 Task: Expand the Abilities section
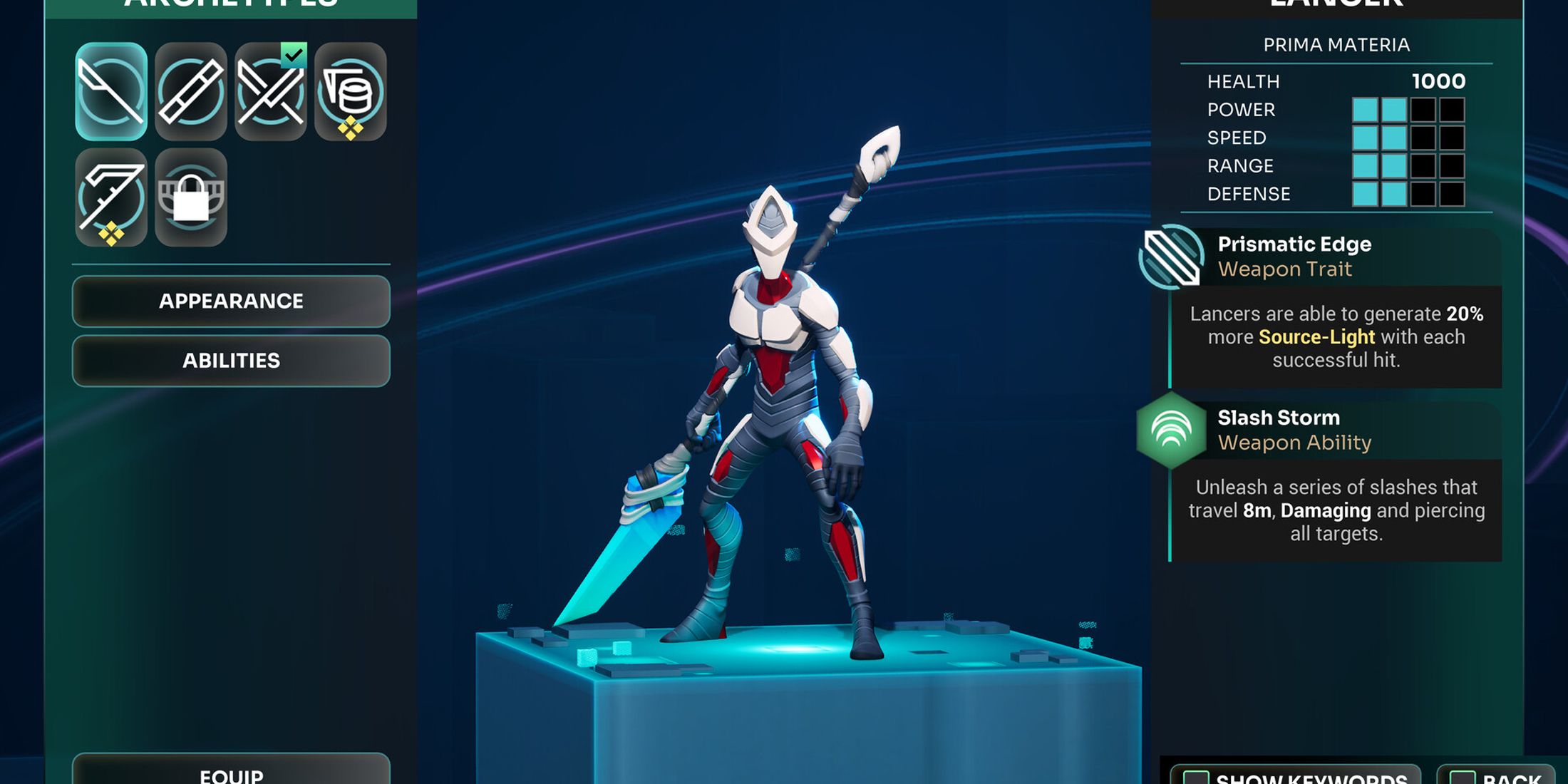tap(230, 360)
